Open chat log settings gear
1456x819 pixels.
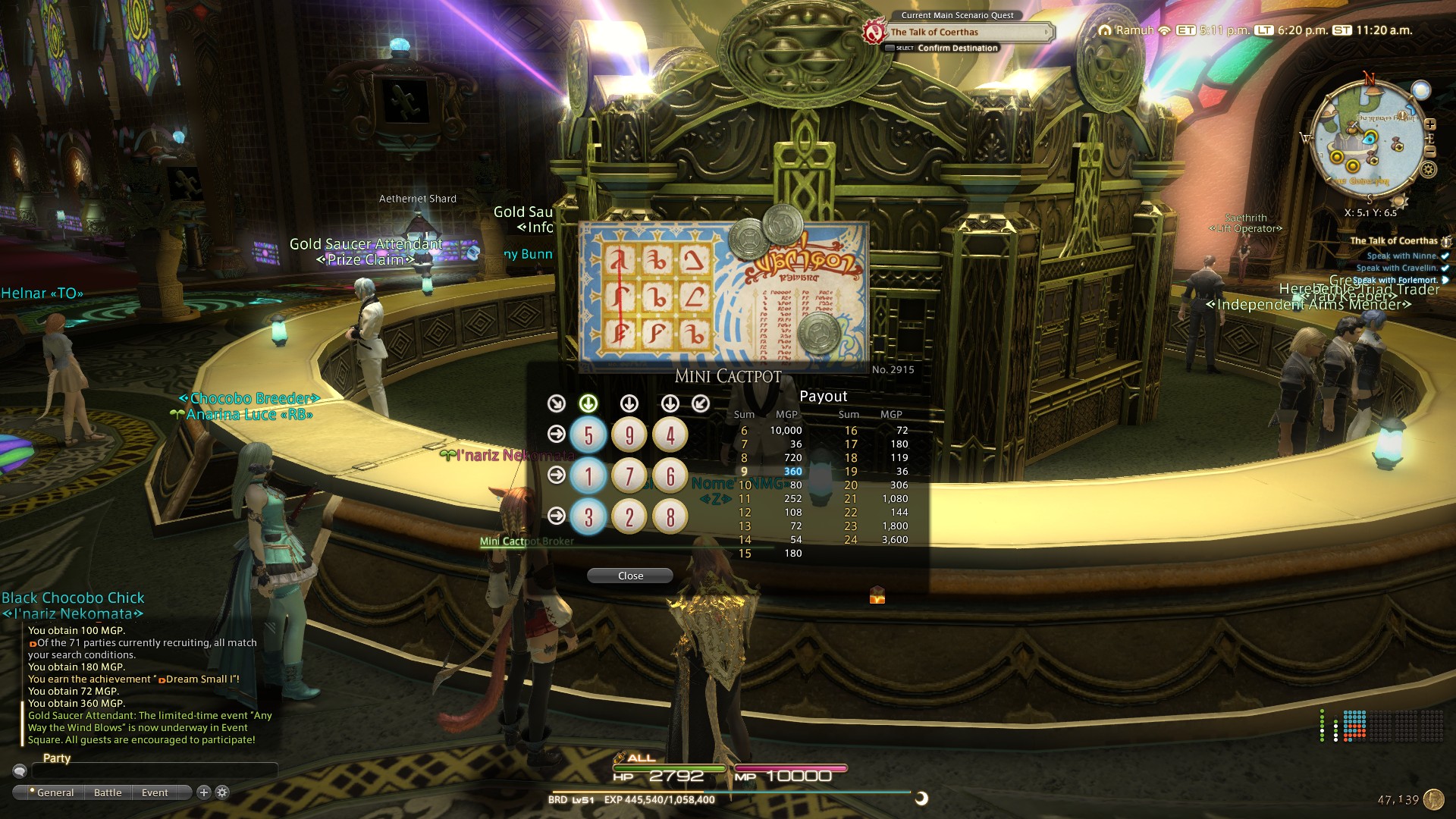tap(222, 792)
